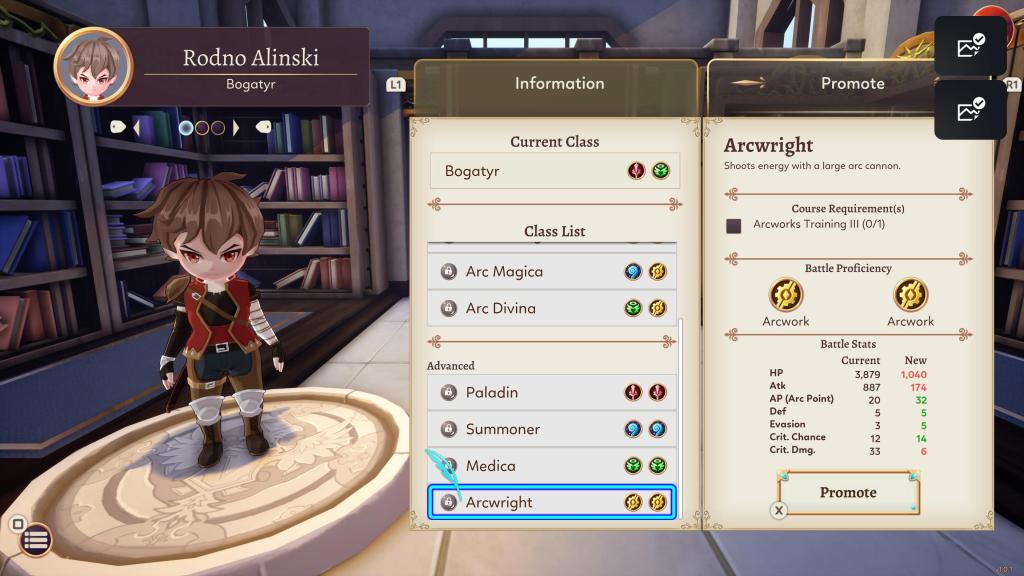Switch to the Information tab
1024x576 pixels.
558,84
